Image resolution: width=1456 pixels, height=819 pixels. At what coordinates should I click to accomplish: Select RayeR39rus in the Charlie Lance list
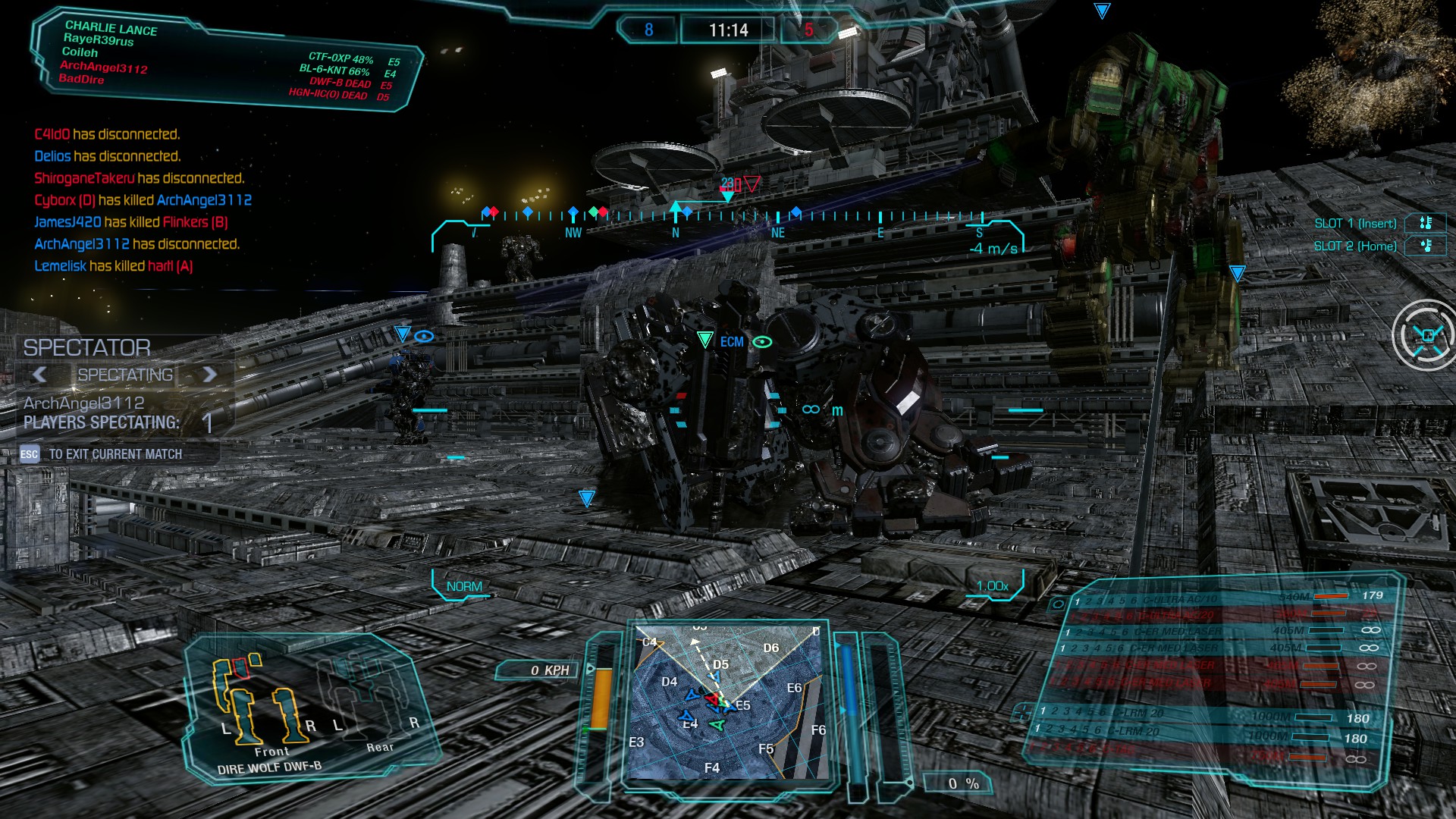pos(99,39)
